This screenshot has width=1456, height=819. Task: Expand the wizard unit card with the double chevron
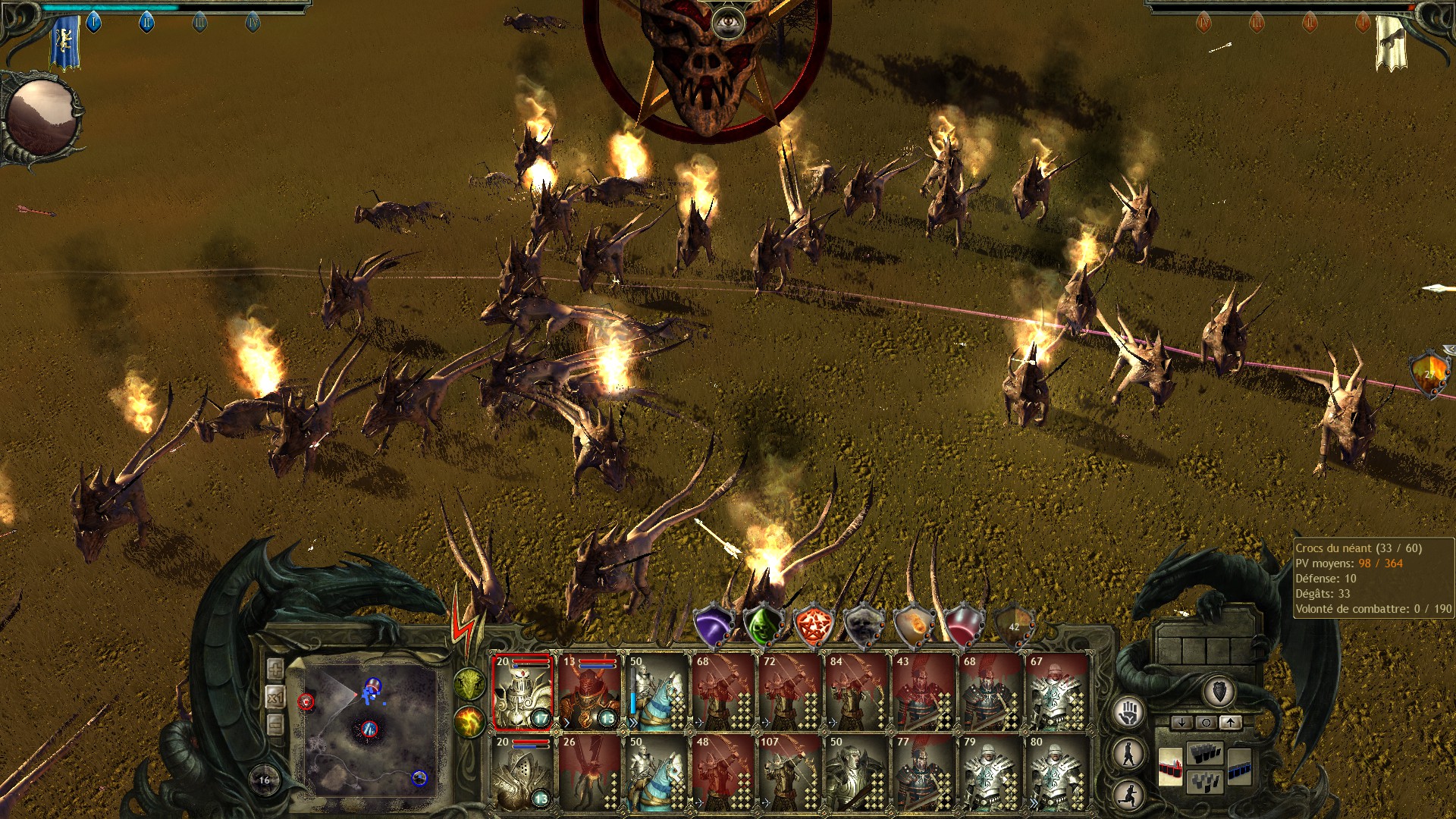click(633, 723)
